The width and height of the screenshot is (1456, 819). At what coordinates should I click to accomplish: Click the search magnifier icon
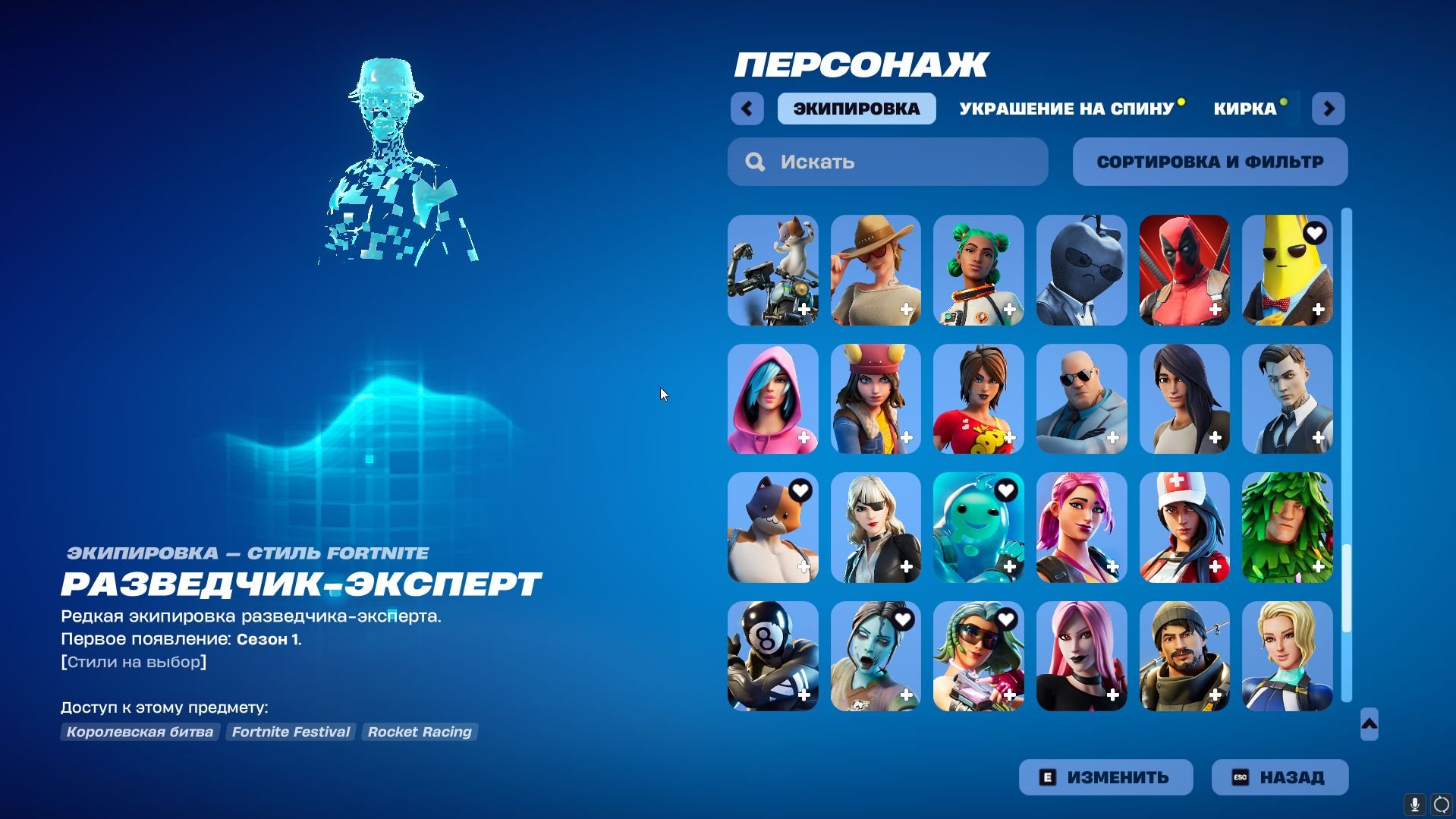[x=755, y=162]
